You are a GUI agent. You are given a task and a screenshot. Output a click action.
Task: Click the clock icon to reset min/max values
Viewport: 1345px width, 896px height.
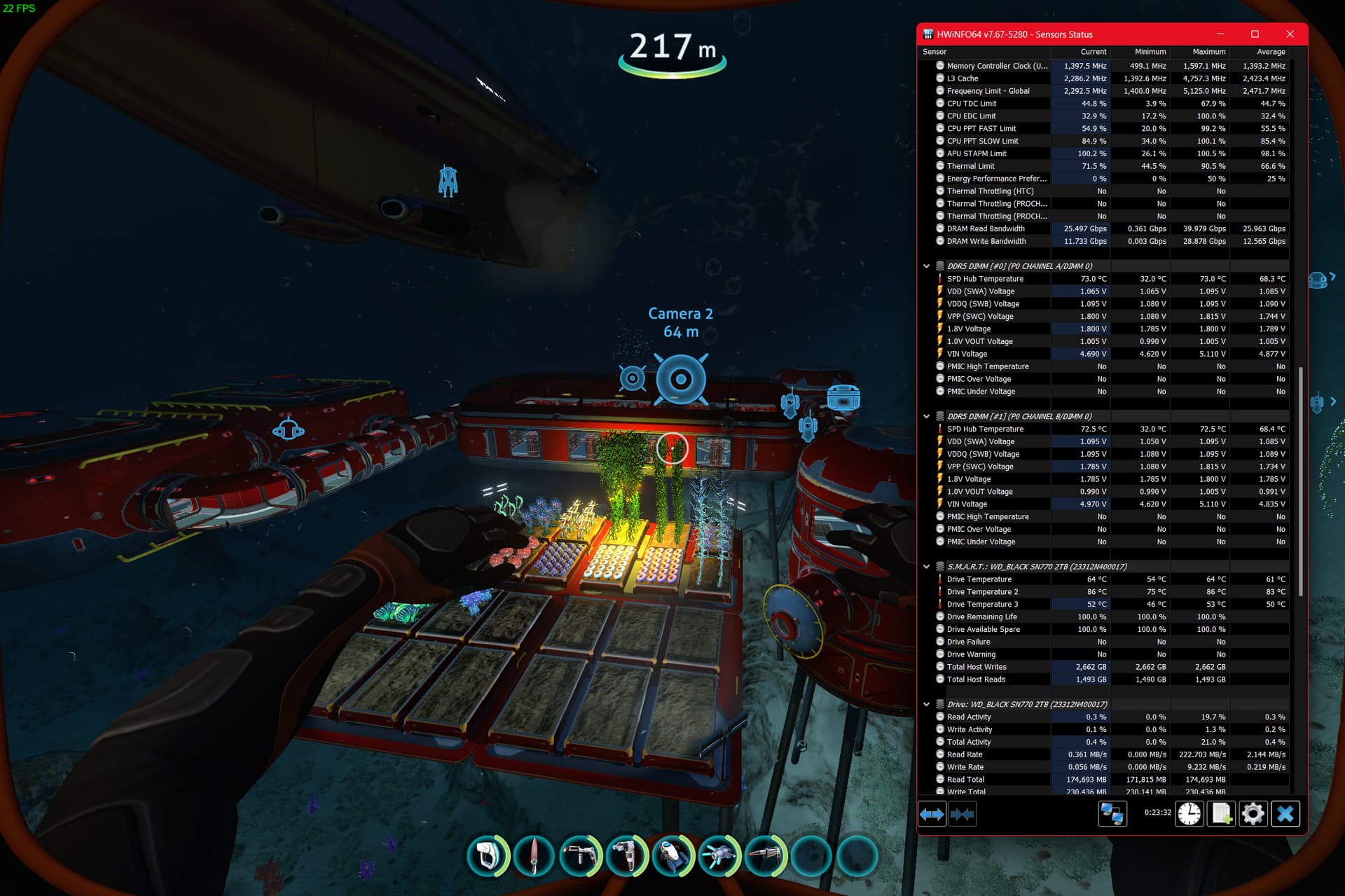pyautogui.click(x=1189, y=813)
